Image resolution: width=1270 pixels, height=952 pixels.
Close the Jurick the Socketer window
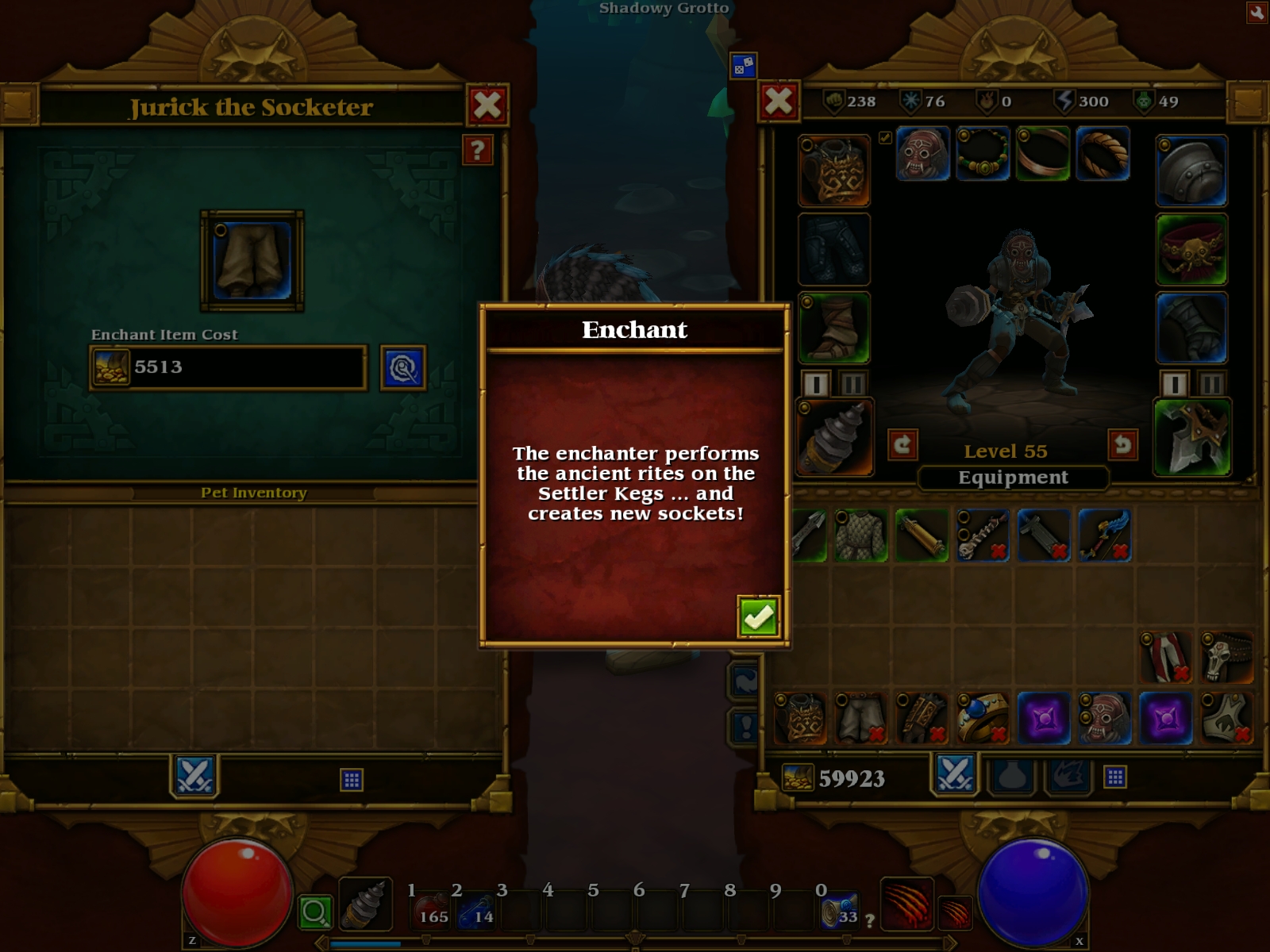coord(487,105)
